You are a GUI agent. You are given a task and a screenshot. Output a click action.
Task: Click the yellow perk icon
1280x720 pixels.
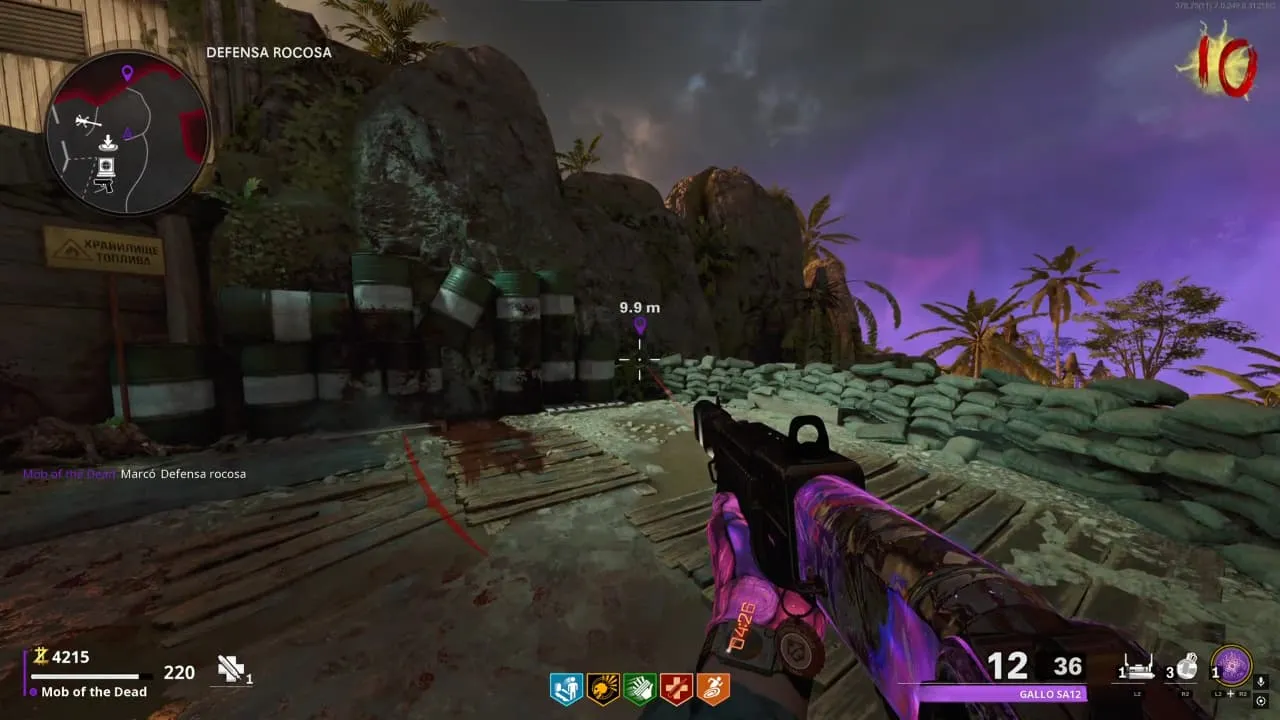603,688
